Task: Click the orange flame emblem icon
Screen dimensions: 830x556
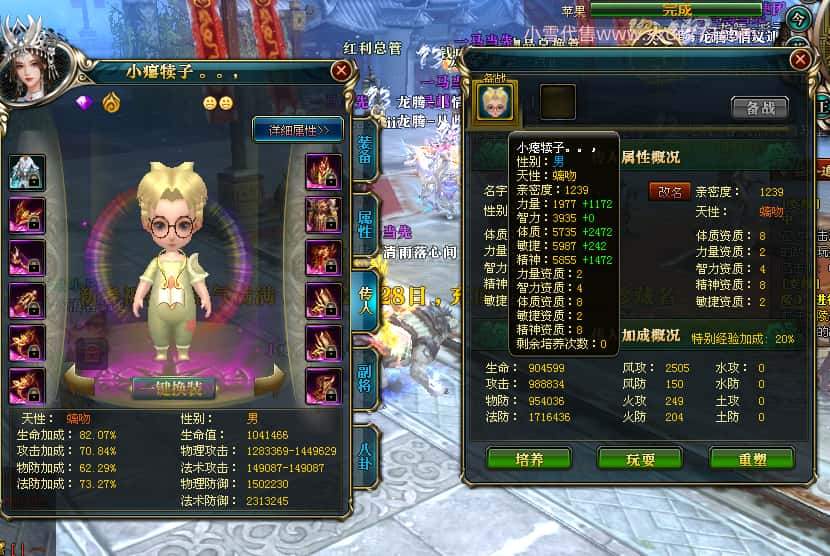Action: 110,102
